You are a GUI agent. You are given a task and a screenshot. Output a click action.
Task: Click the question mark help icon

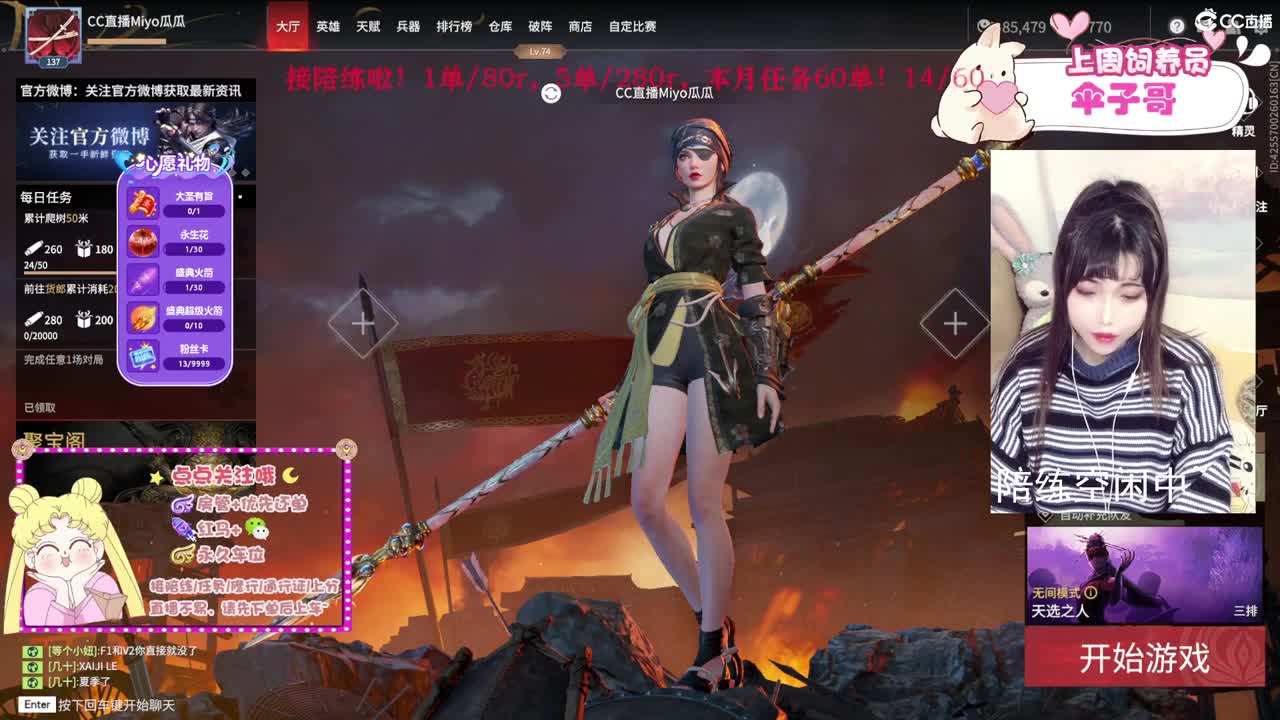click(x=1177, y=26)
